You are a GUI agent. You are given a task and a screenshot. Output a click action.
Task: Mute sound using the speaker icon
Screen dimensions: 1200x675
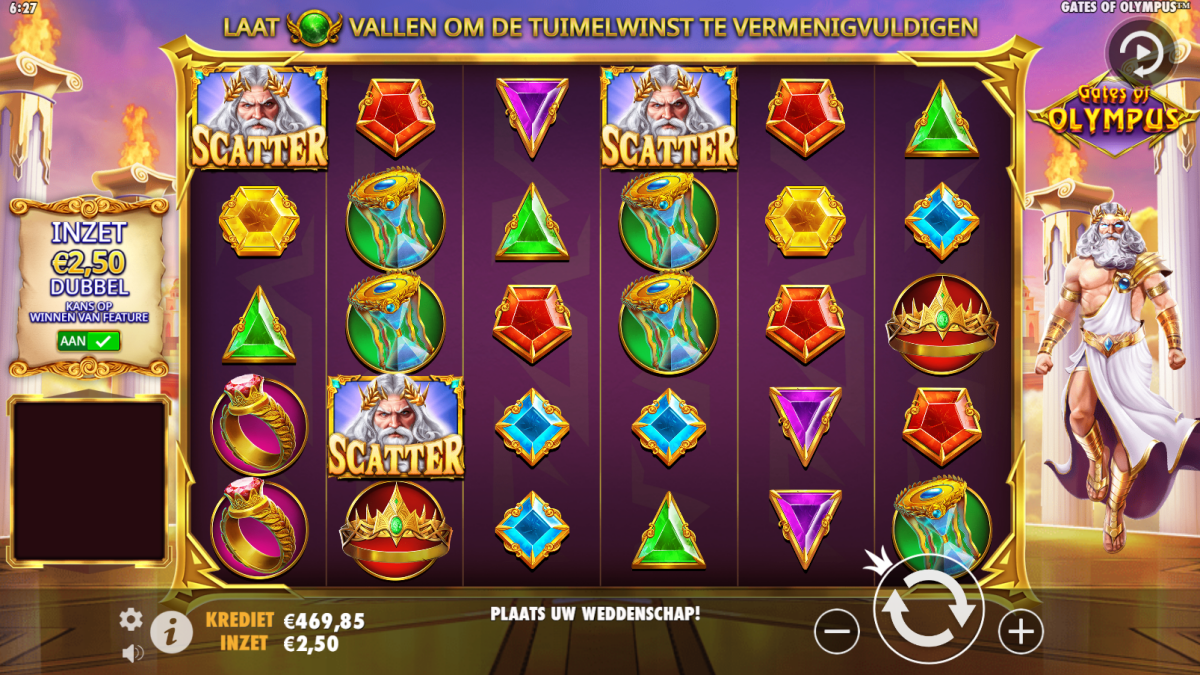(131, 653)
